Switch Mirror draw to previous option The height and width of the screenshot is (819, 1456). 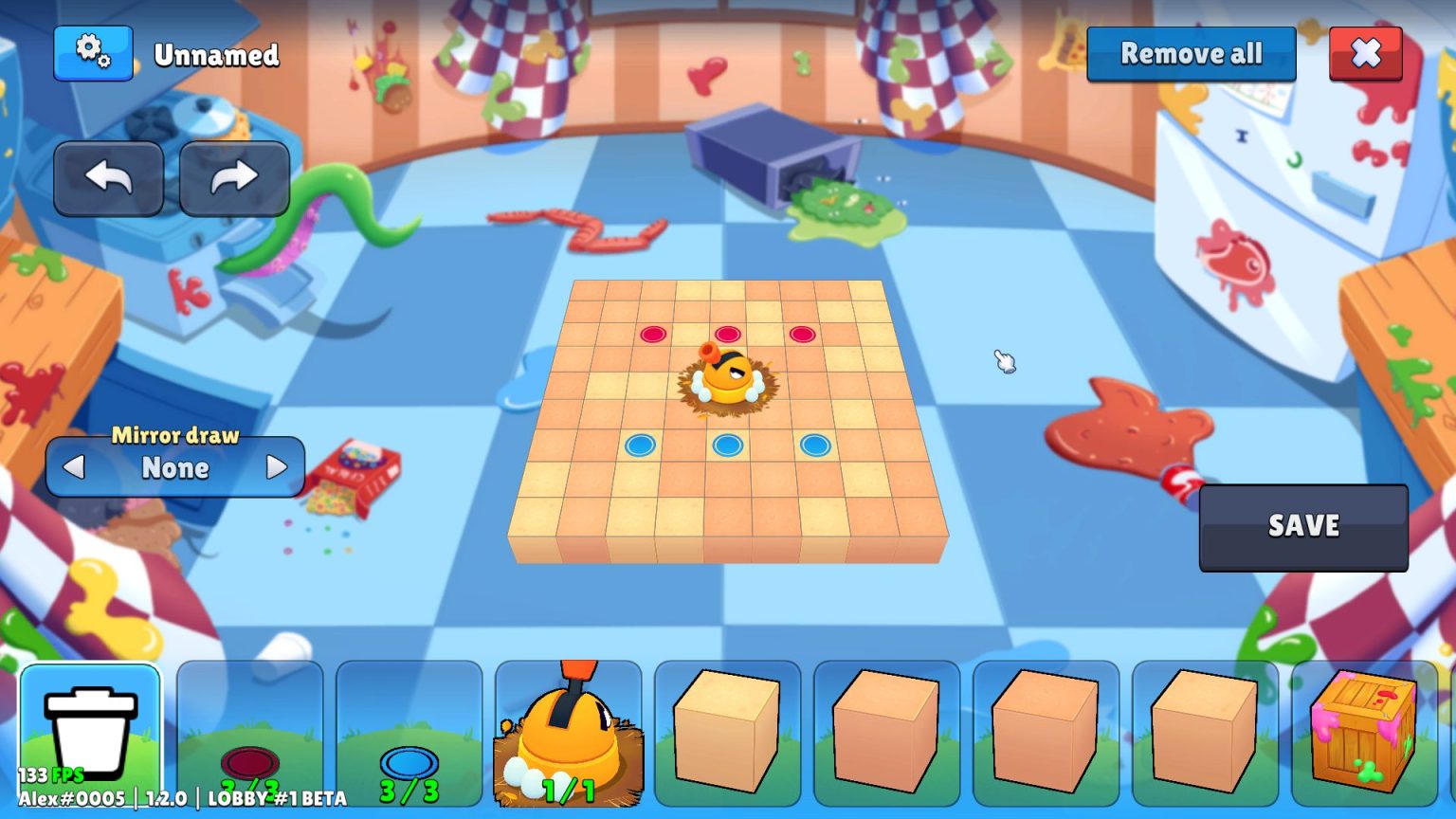click(x=74, y=467)
